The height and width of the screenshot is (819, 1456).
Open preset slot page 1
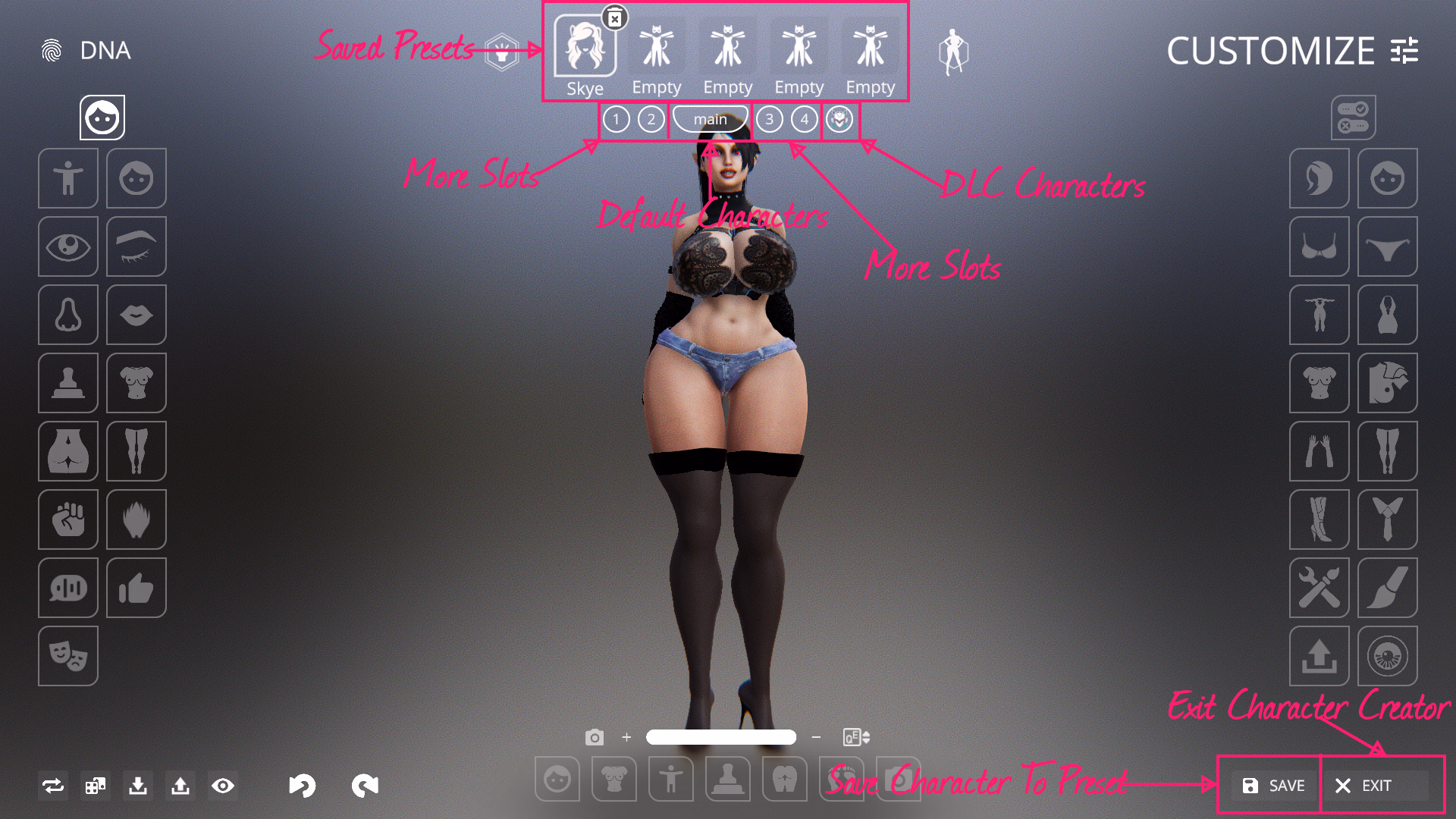coord(616,119)
